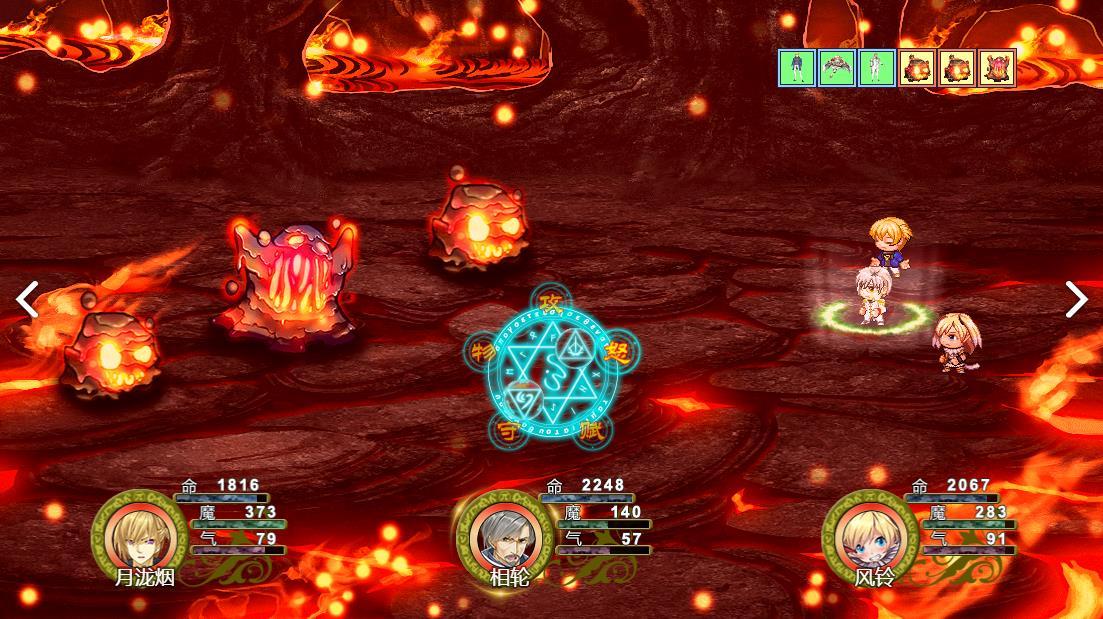Click the left arrow at screen edge
Screen dimensions: 1103x619
(27, 299)
